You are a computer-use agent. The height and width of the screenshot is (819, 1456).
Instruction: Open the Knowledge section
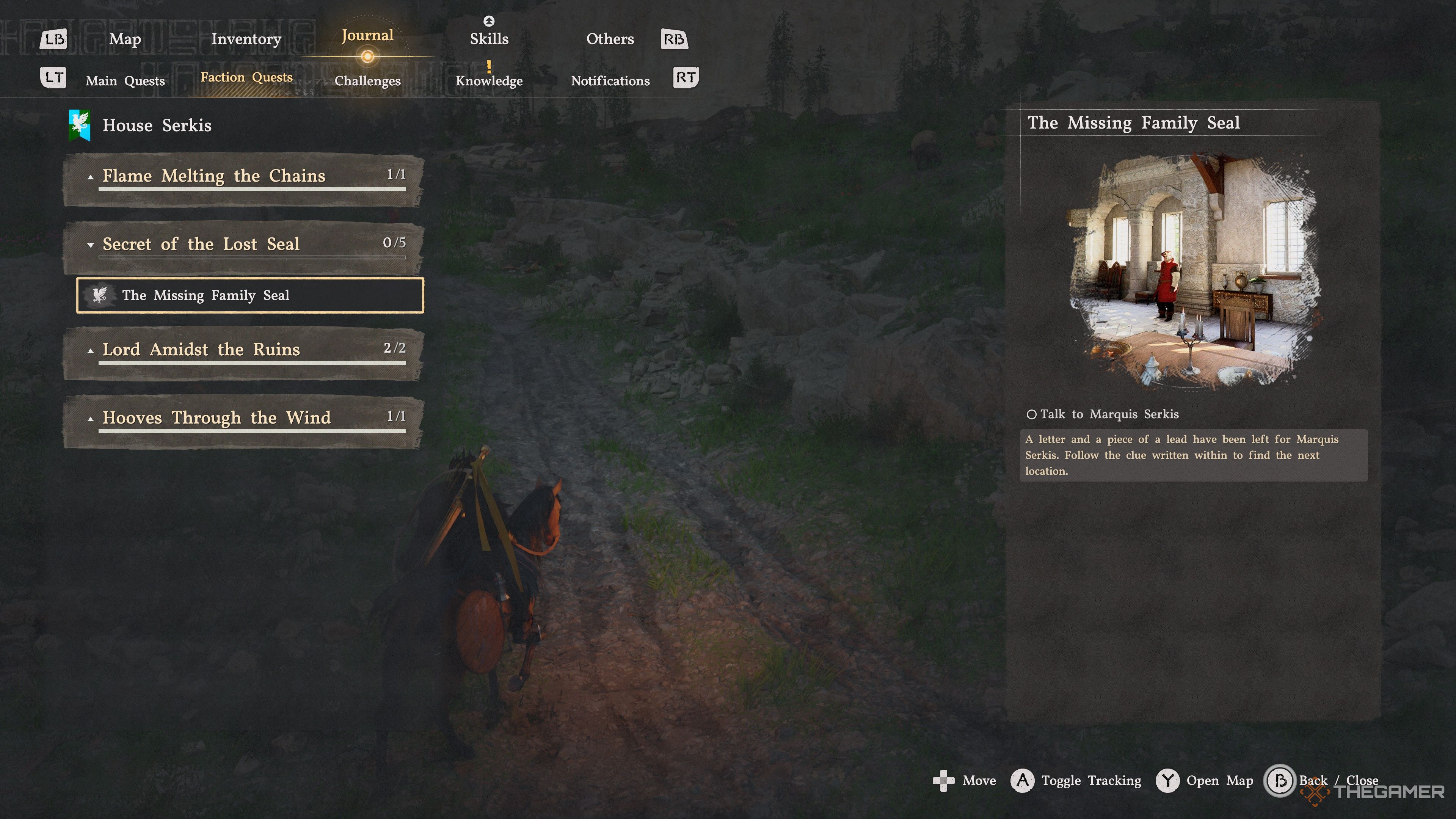point(489,81)
